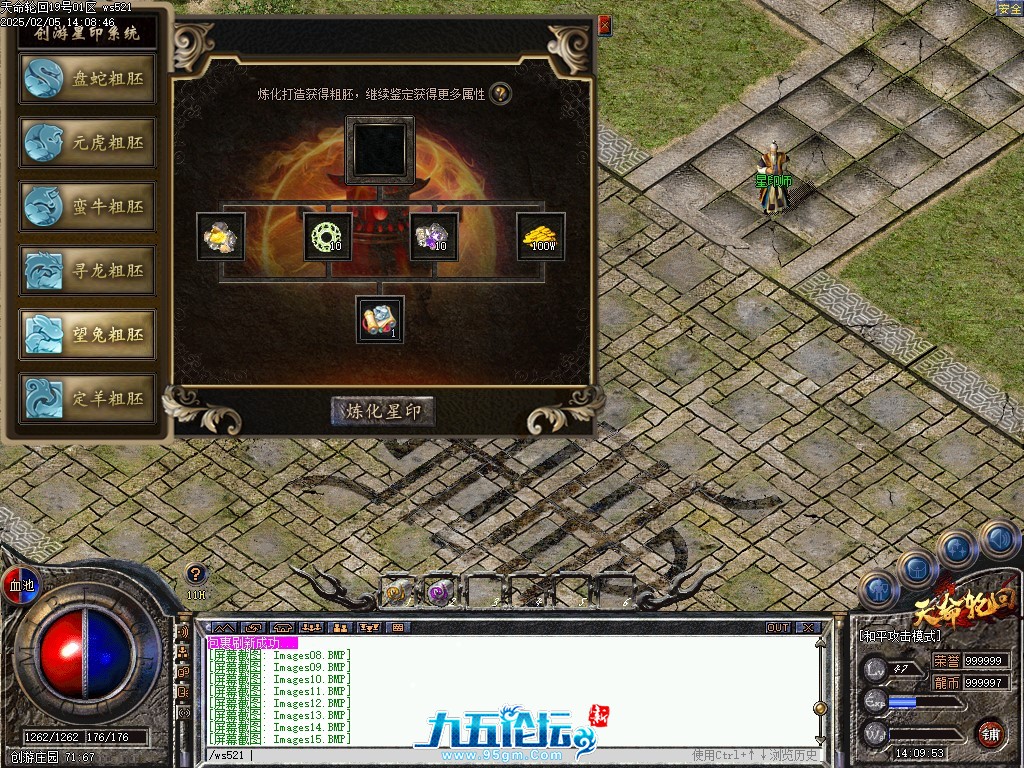Switch to the 定羊粗胚 entry
This screenshot has height=768, width=1024.
tap(89, 399)
